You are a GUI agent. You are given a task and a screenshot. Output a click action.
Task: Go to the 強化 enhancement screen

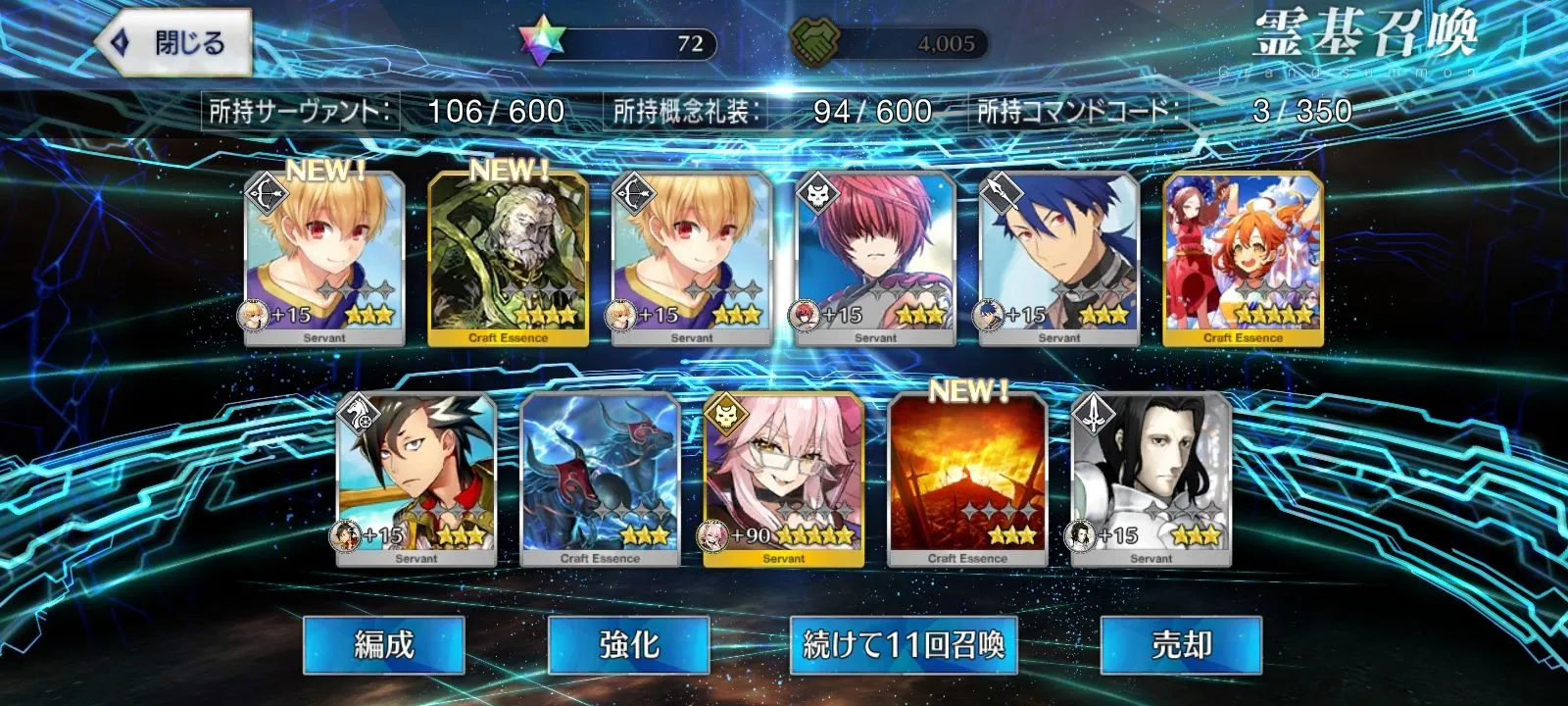[x=629, y=645]
